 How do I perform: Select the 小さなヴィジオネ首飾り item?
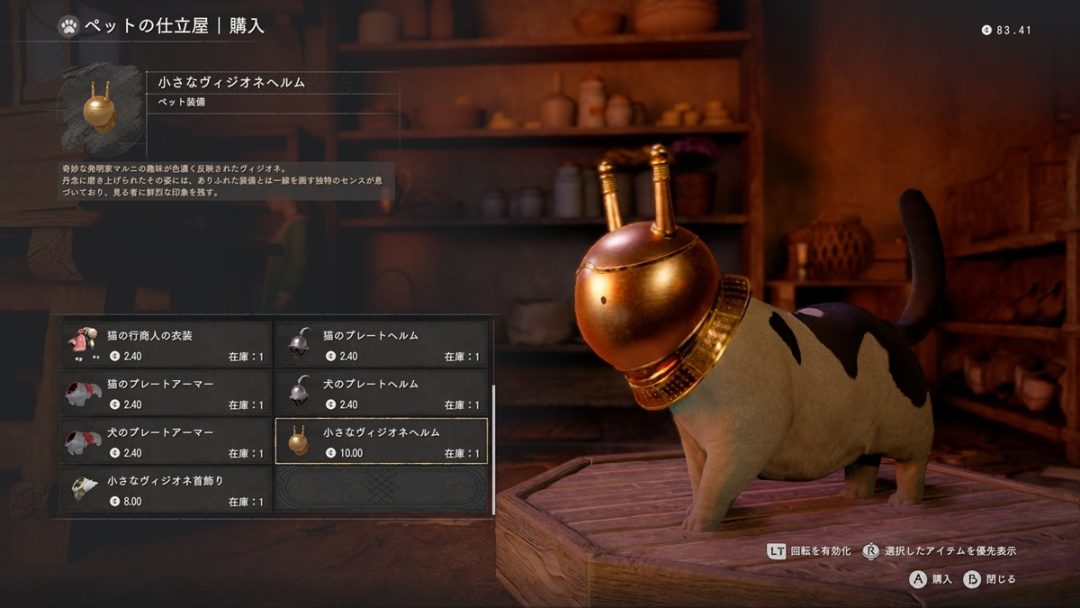pyautogui.click(x=166, y=489)
